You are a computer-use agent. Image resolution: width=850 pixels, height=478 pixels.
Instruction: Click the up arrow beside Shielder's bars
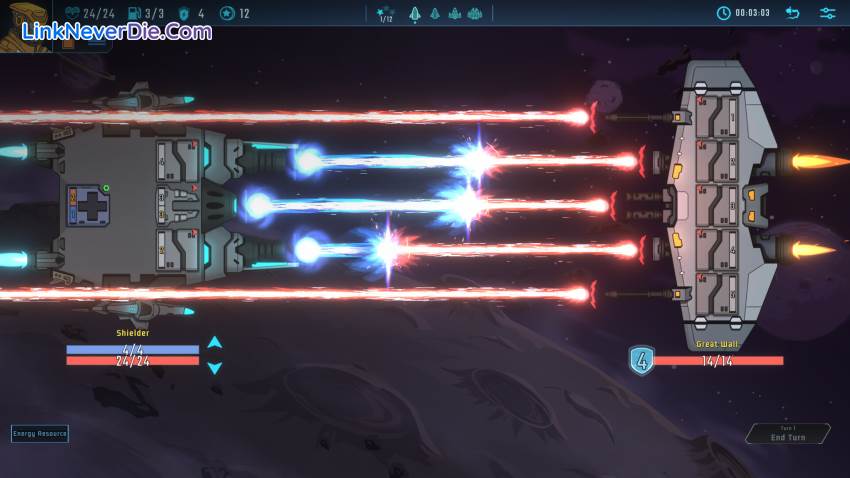coord(214,342)
